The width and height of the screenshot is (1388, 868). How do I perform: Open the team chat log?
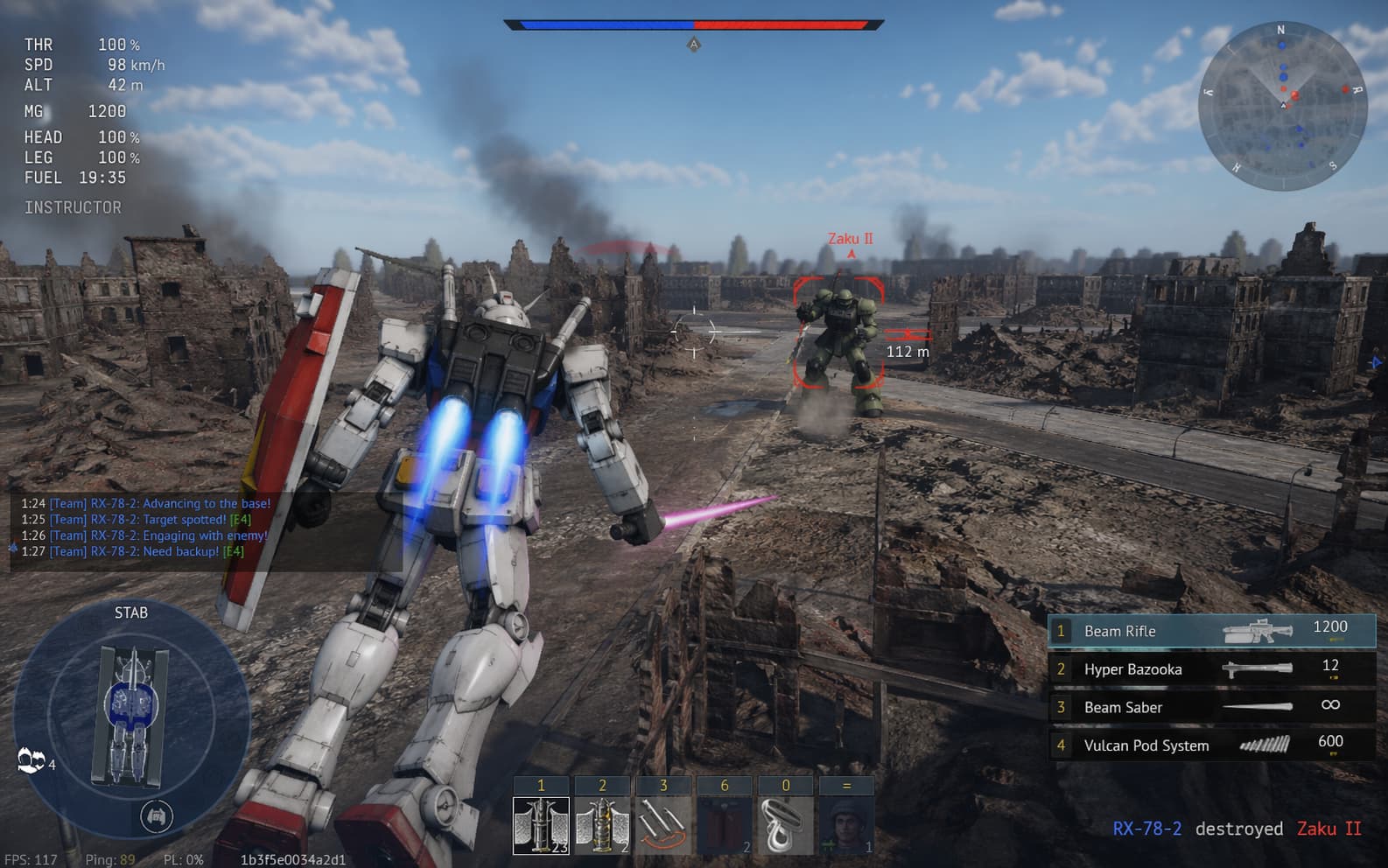pos(146,528)
